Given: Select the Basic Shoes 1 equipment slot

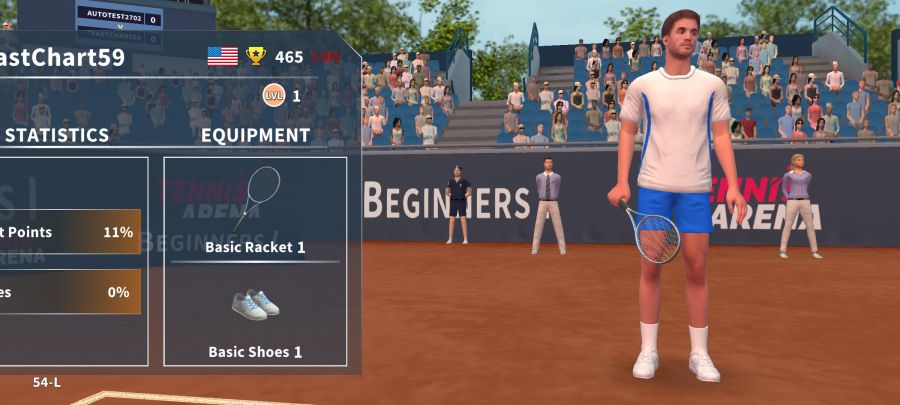Looking at the screenshot, I should [x=255, y=315].
